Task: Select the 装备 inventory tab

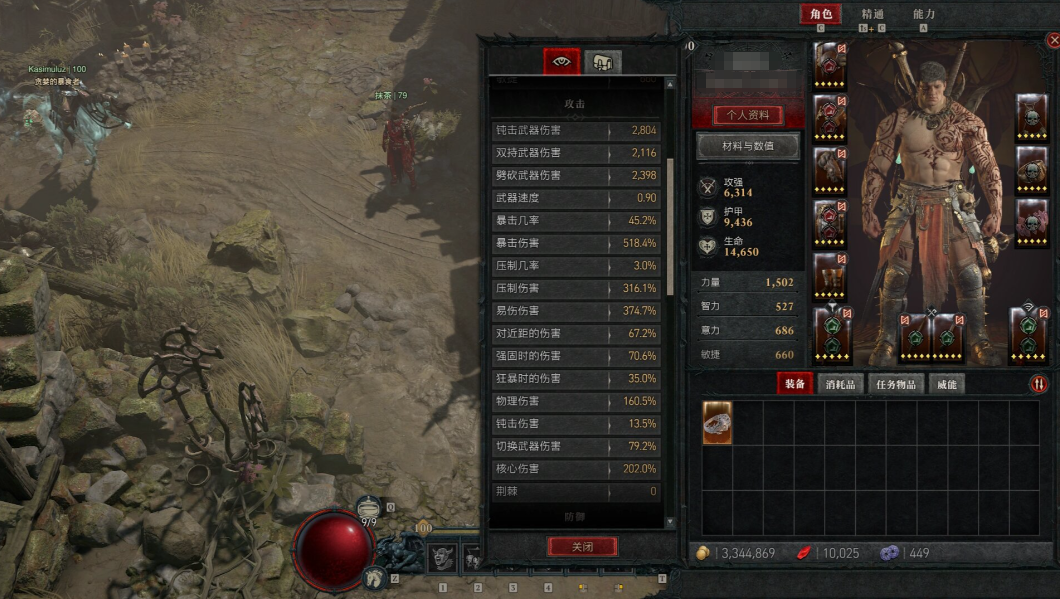Action: pos(795,384)
